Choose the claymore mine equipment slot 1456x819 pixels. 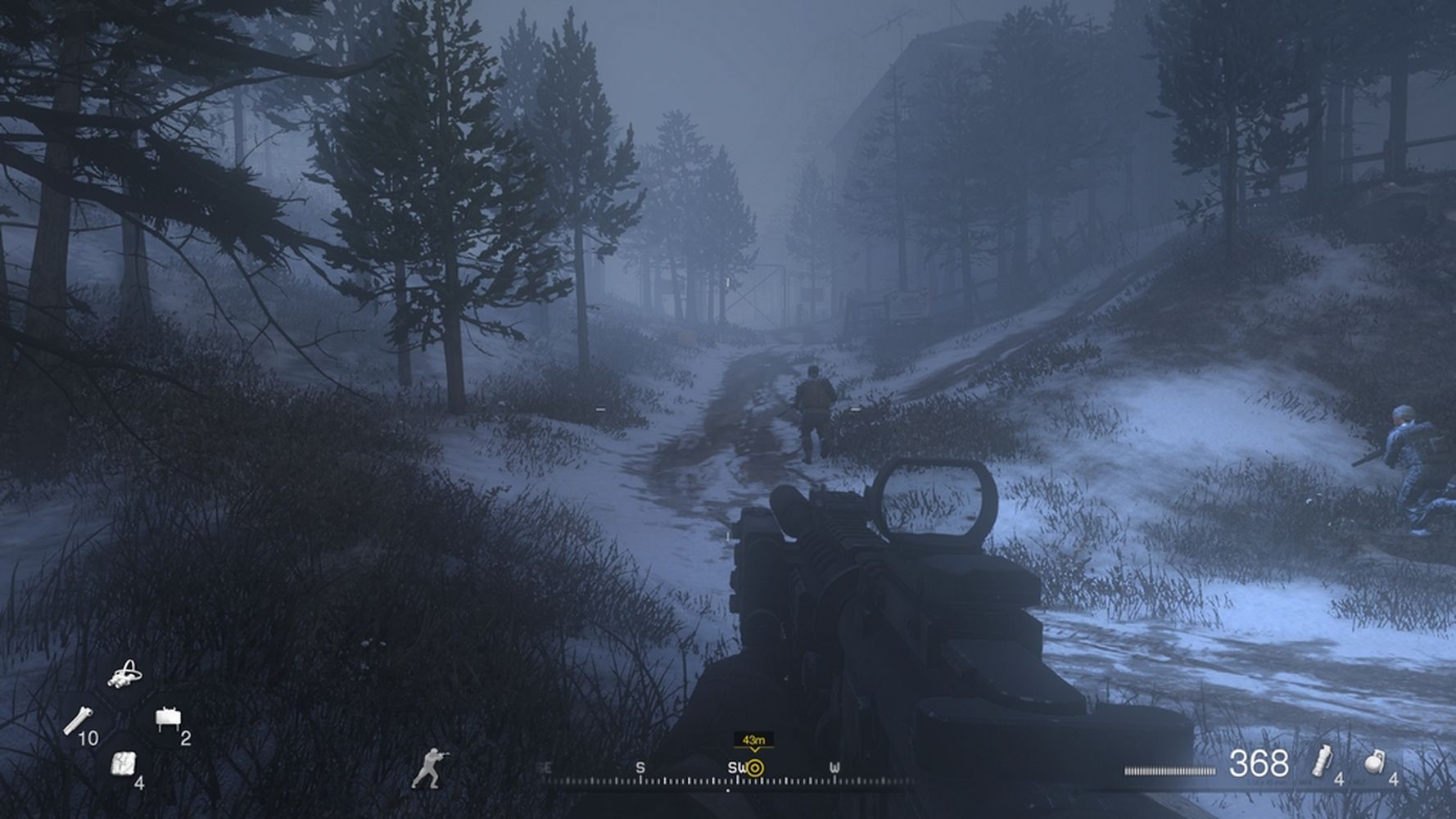167,718
